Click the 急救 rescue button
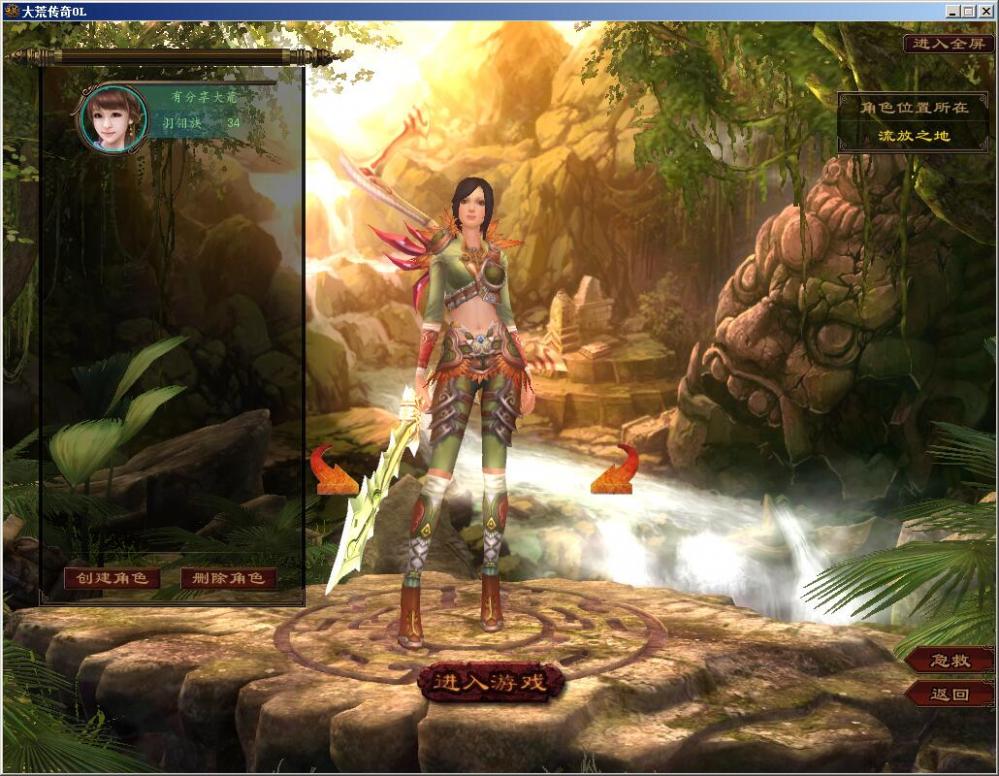999x776 pixels. click(x=950, y=660)
